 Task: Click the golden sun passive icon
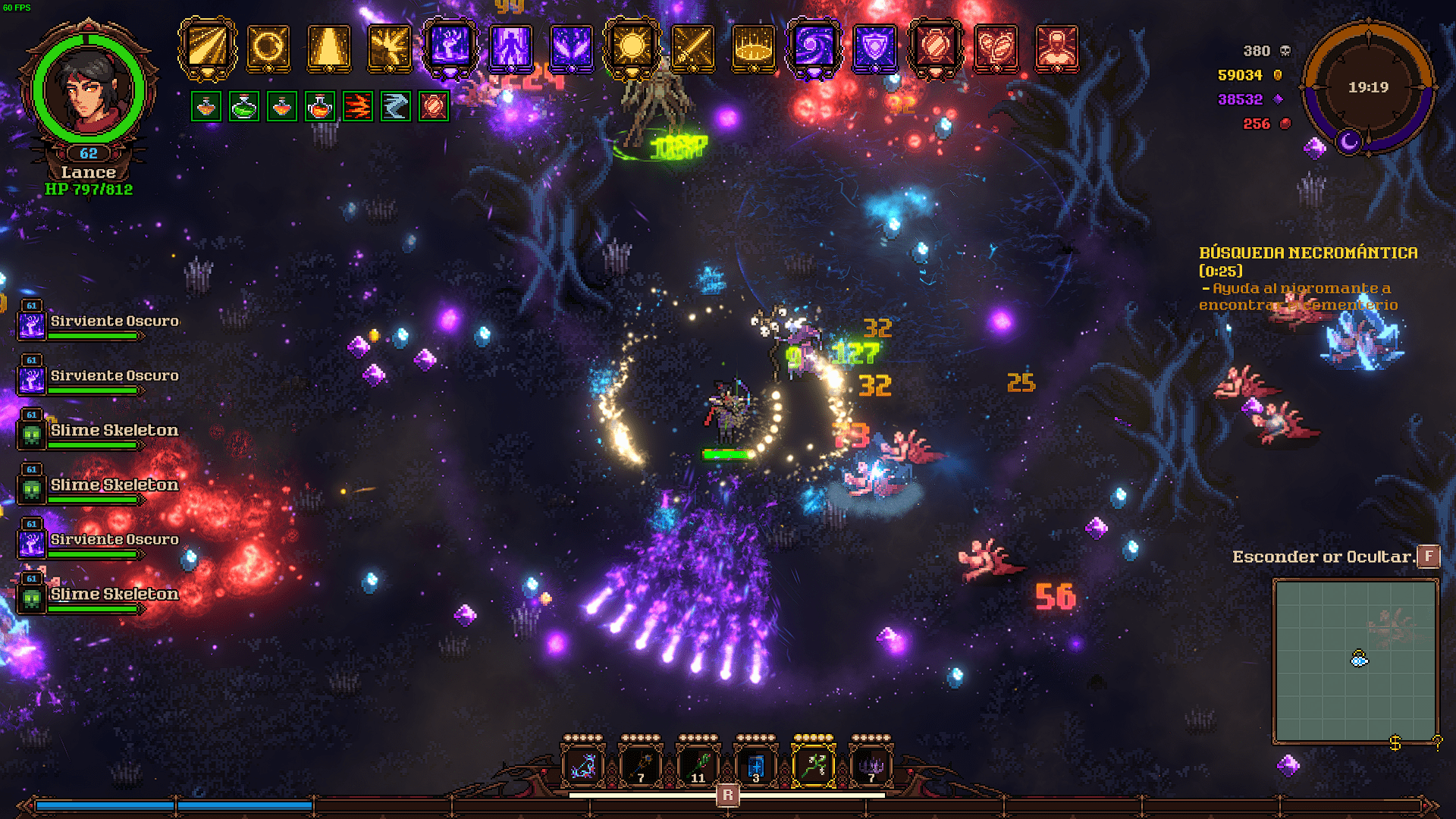[x=632, y=47]
